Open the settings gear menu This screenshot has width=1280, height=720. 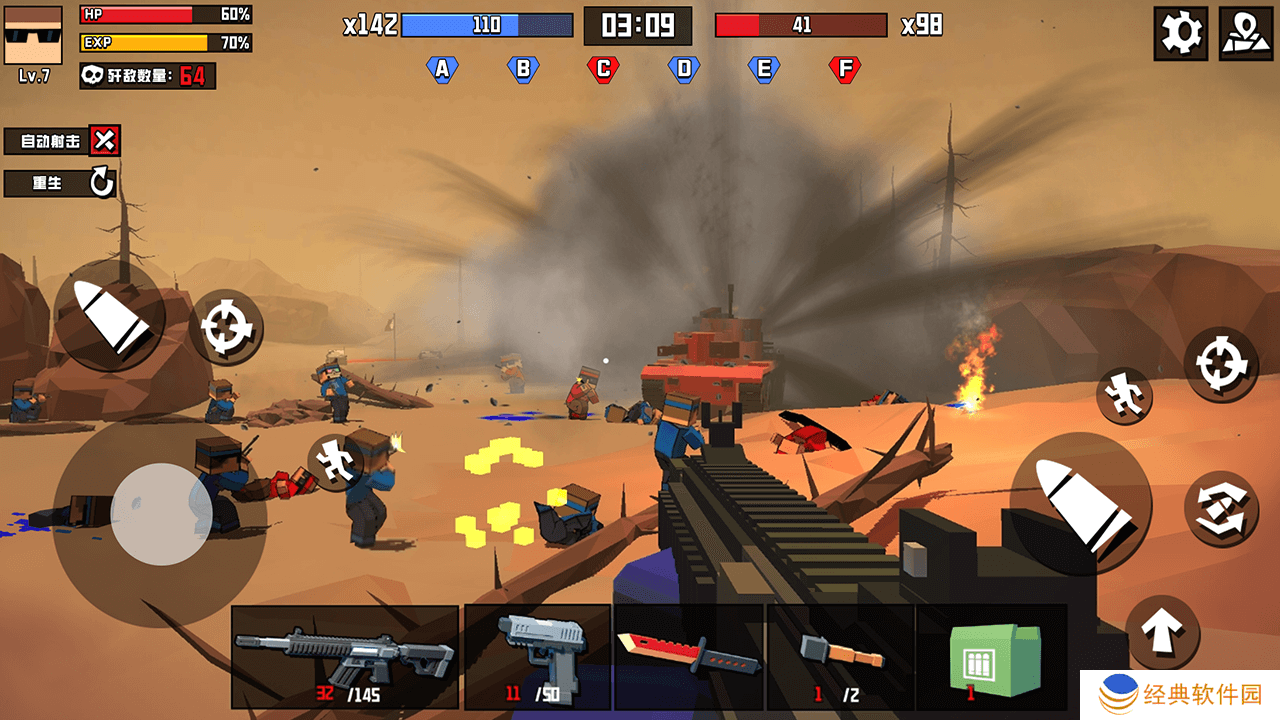pyautogui.click(x=1180, y=33)
